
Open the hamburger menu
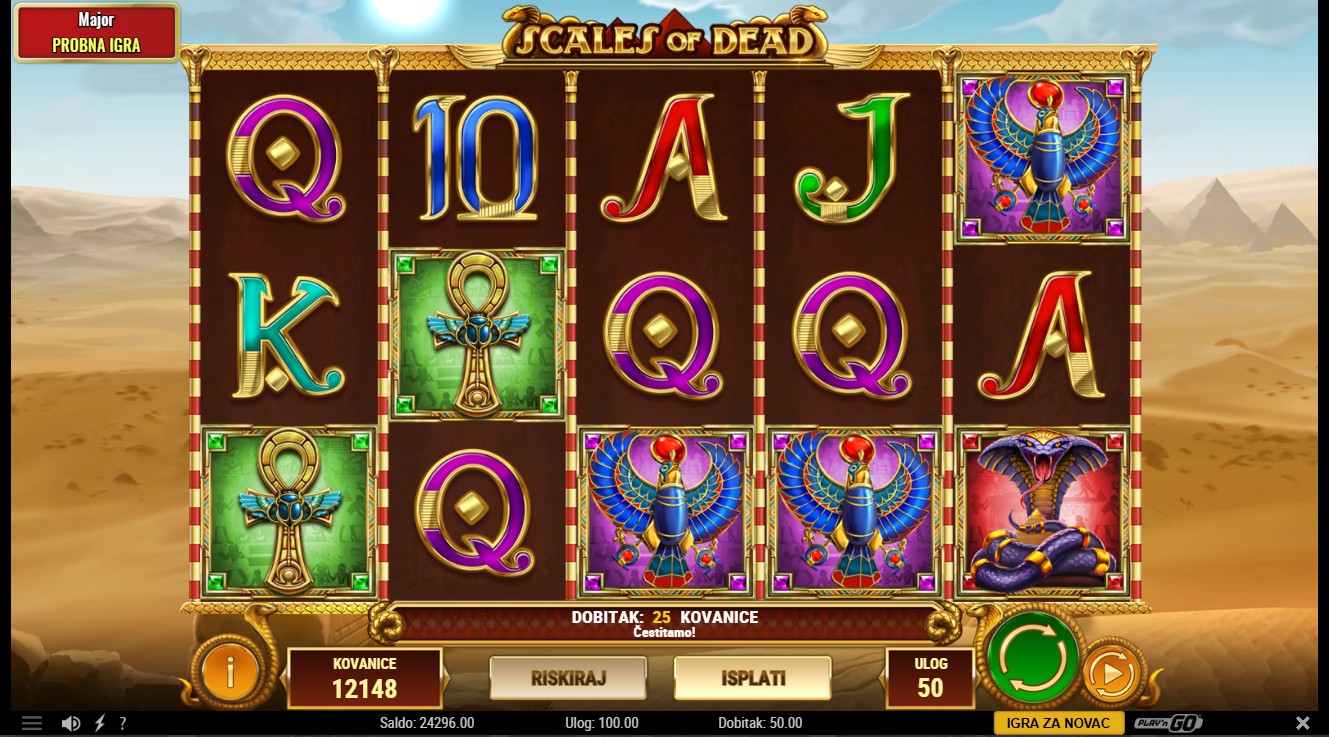pos(32,723)
